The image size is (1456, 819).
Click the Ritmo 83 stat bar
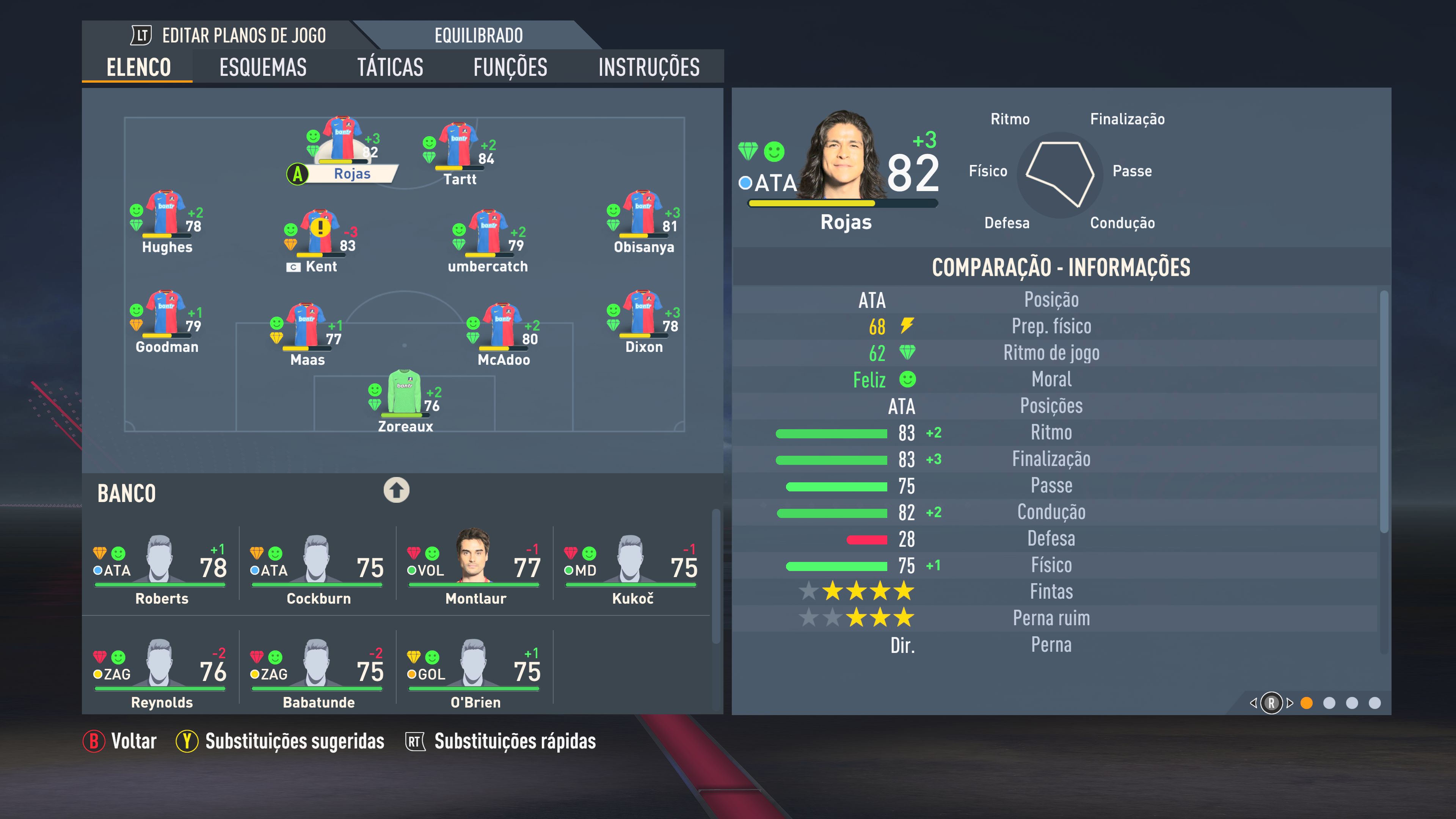(834, 433)
